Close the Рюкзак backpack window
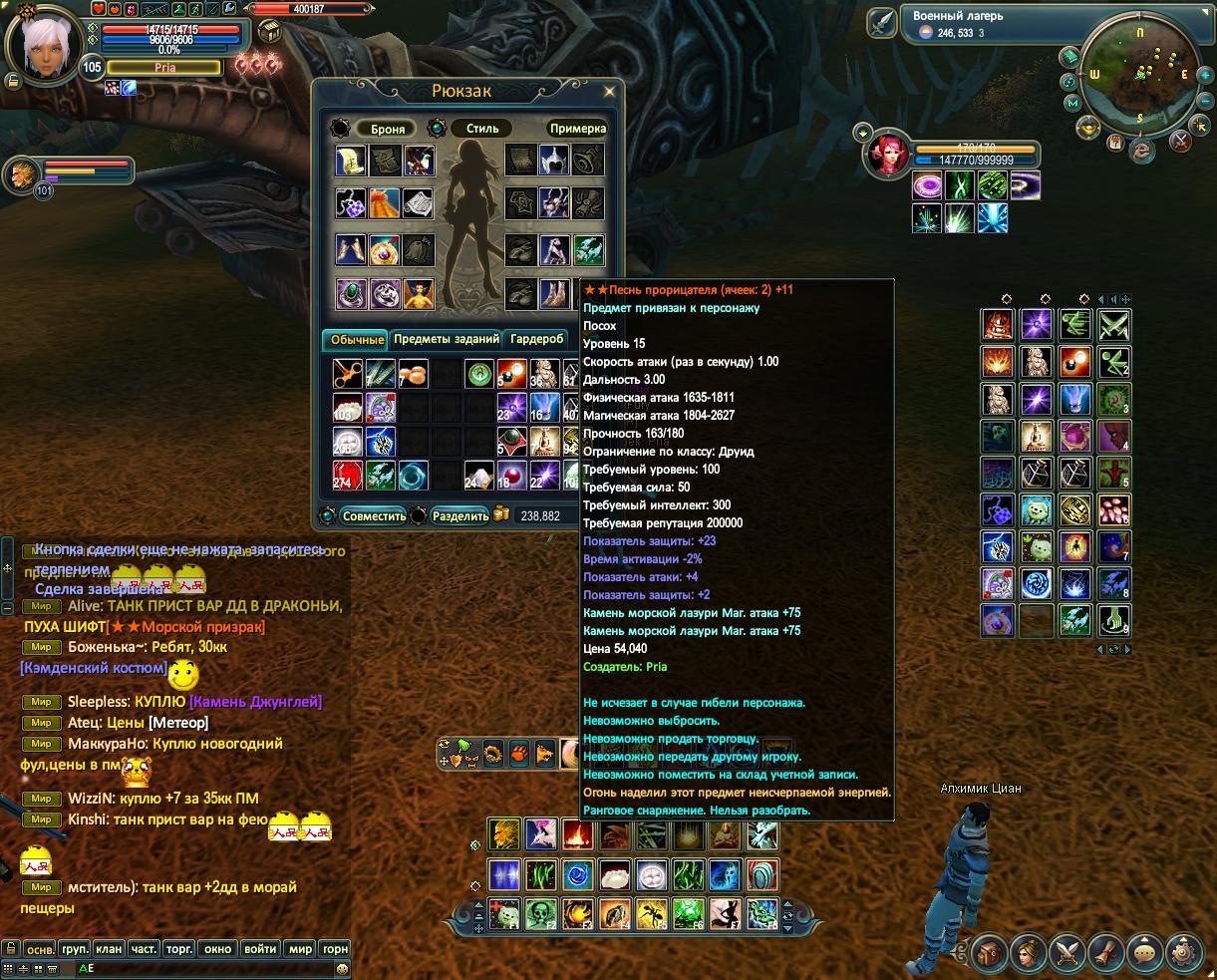Image resolution: width=1217 pixels, height=980 pixels. [x=610, y=91]
